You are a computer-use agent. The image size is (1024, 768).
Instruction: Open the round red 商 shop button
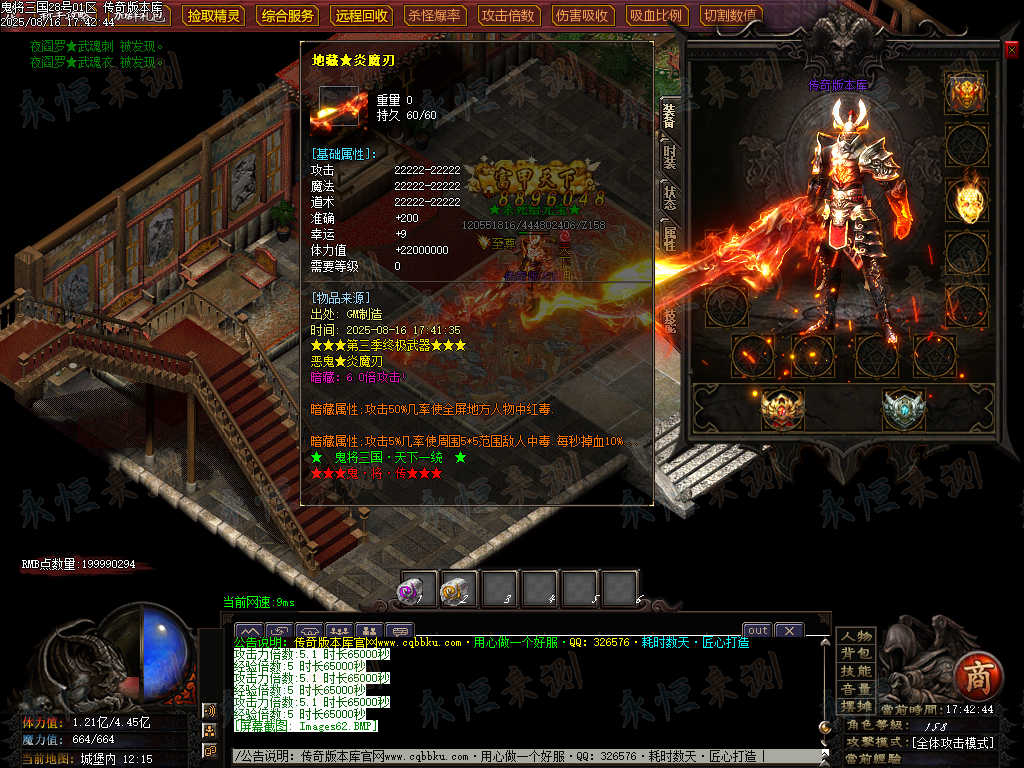(x=973, y=675)
